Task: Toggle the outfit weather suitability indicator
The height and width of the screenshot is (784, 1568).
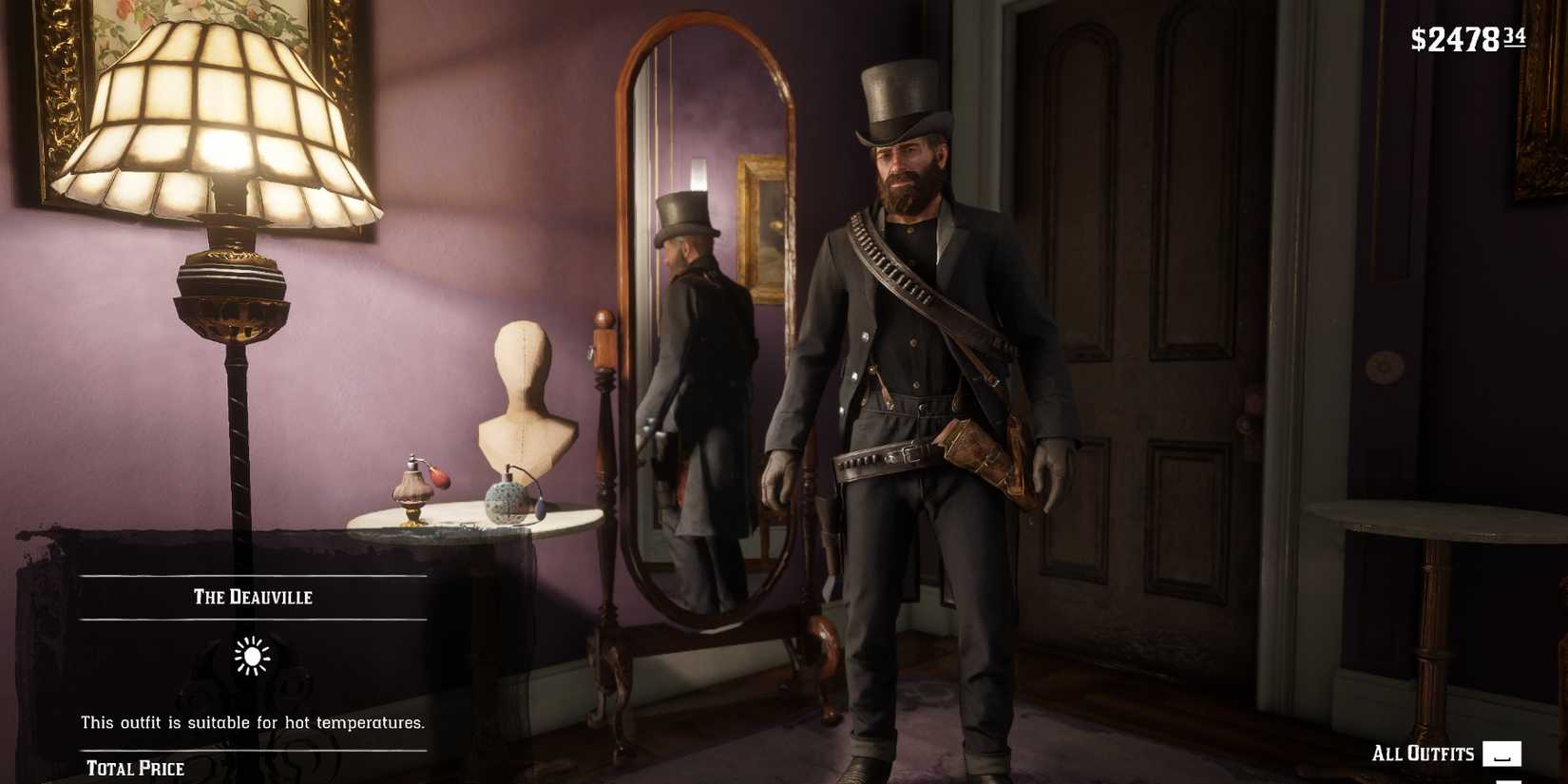Action: coord(251,656)
